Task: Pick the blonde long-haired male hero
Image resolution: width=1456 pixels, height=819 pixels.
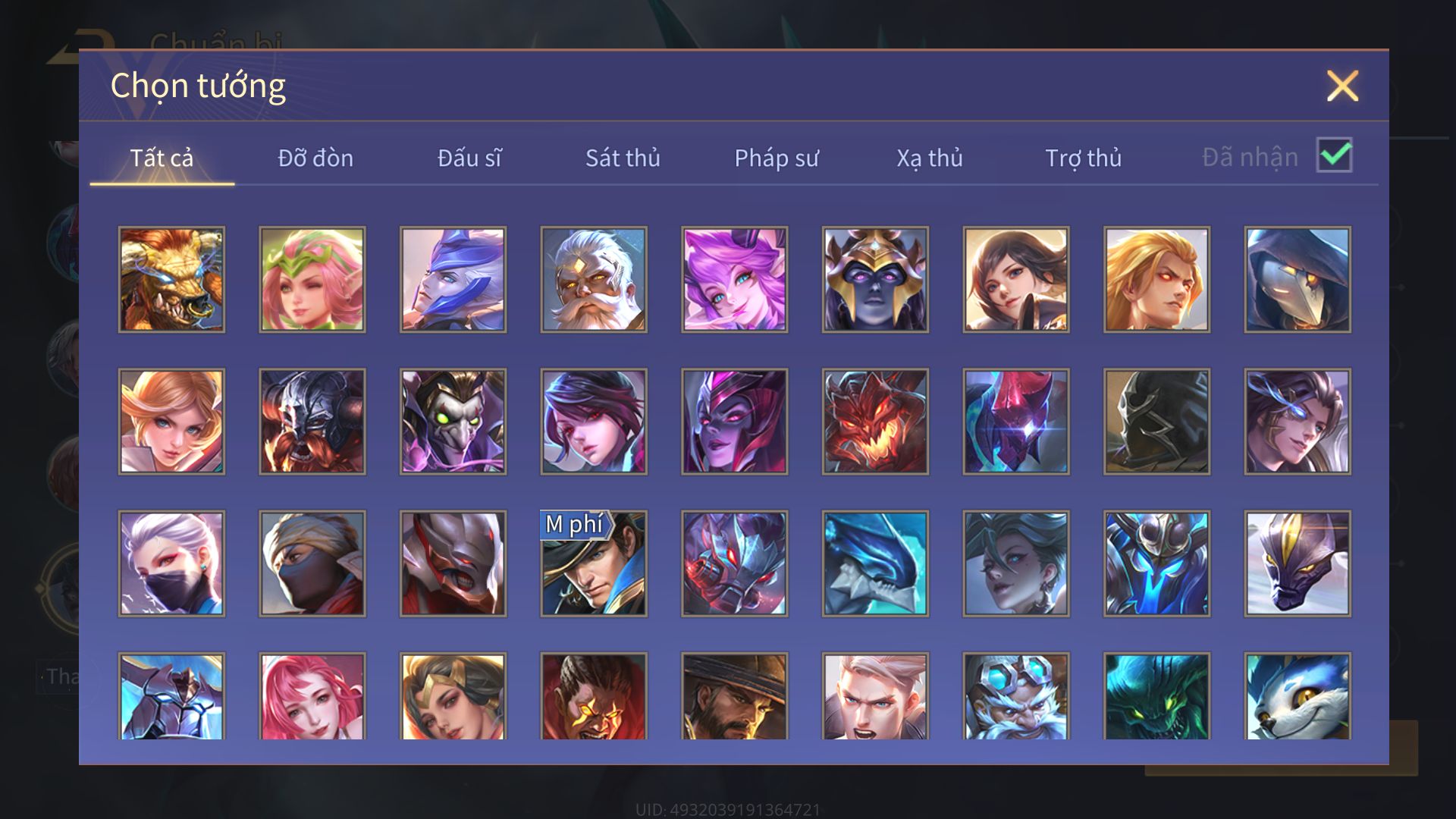Action: (x=1156, y=280)
